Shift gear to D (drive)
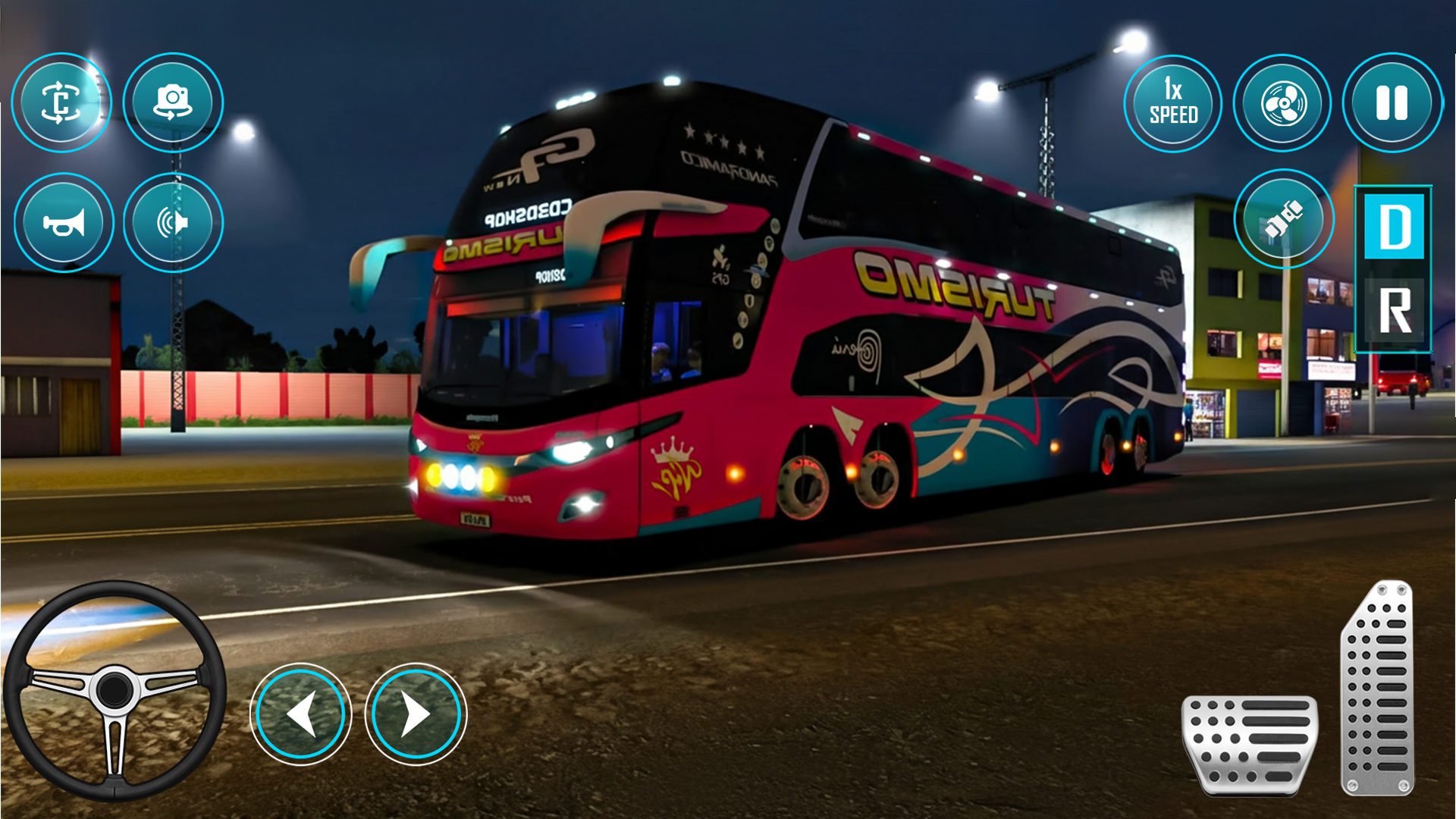Screen dimensions: 1456x819 (x=1394, y=227)
